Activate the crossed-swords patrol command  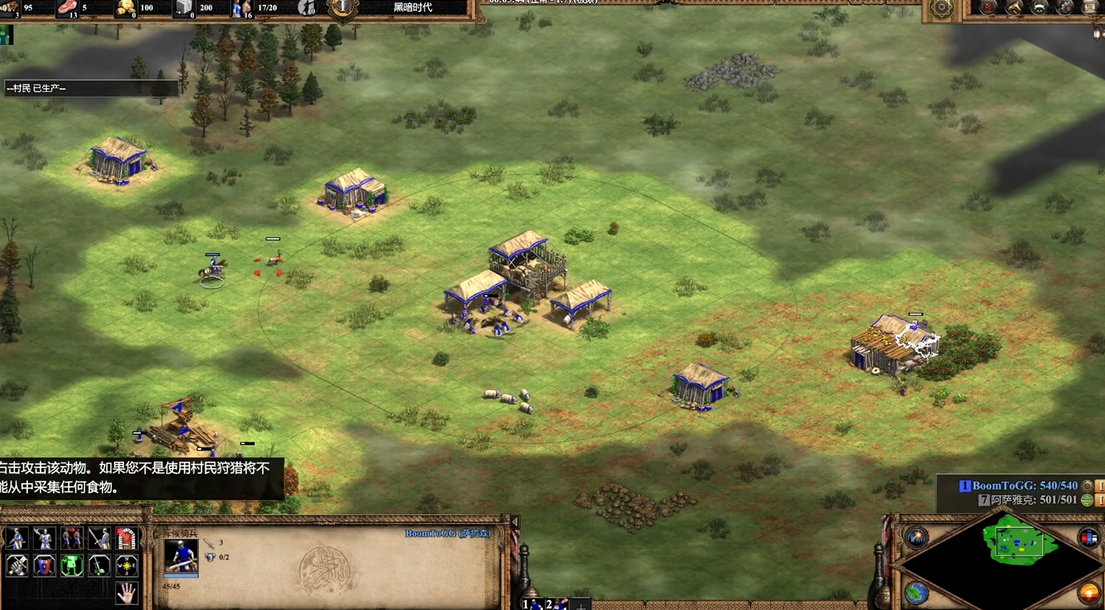click(17, 565)
